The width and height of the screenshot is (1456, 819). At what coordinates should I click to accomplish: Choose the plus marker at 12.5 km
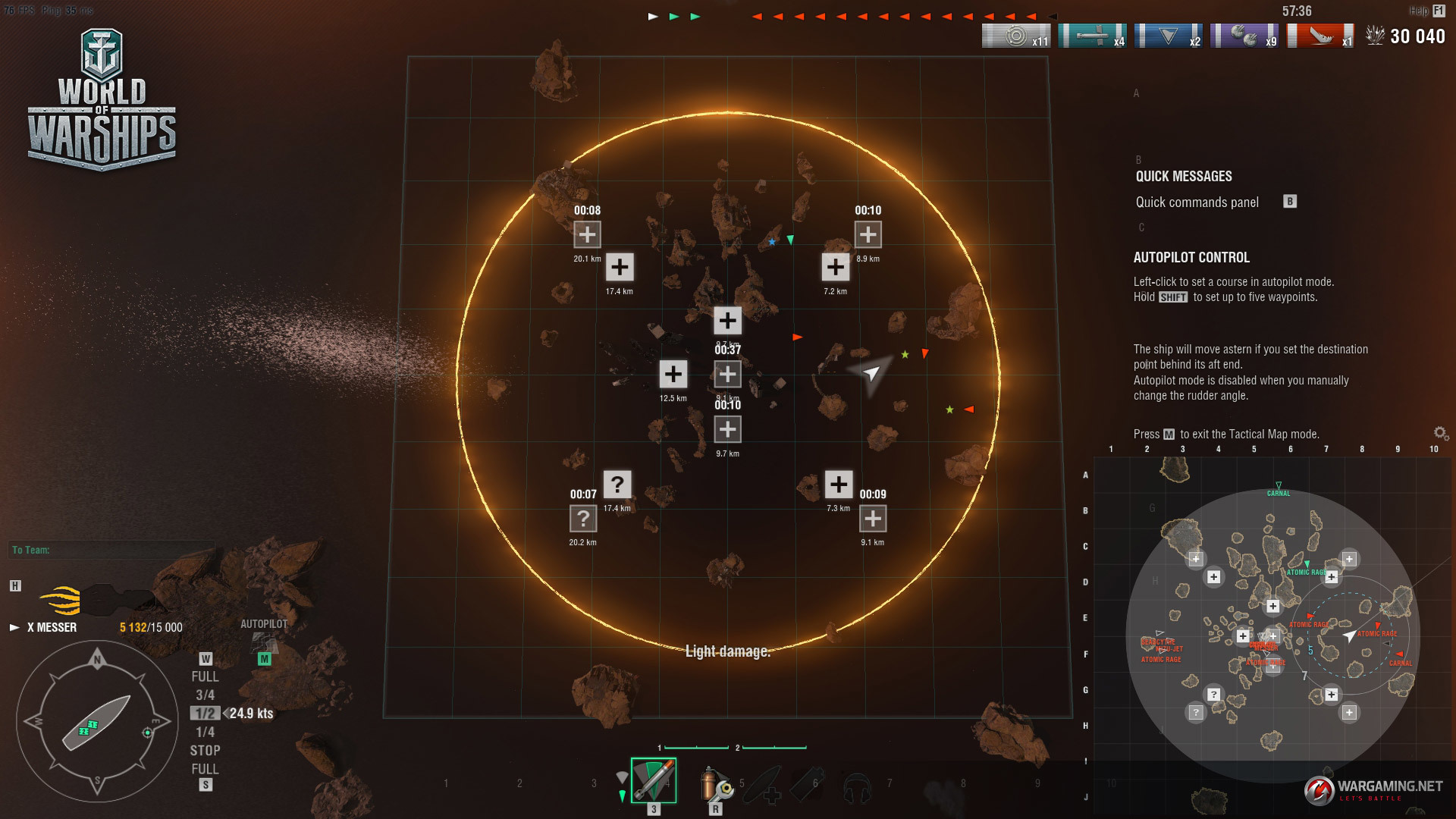pyautogui.click(x=673, y=374)
